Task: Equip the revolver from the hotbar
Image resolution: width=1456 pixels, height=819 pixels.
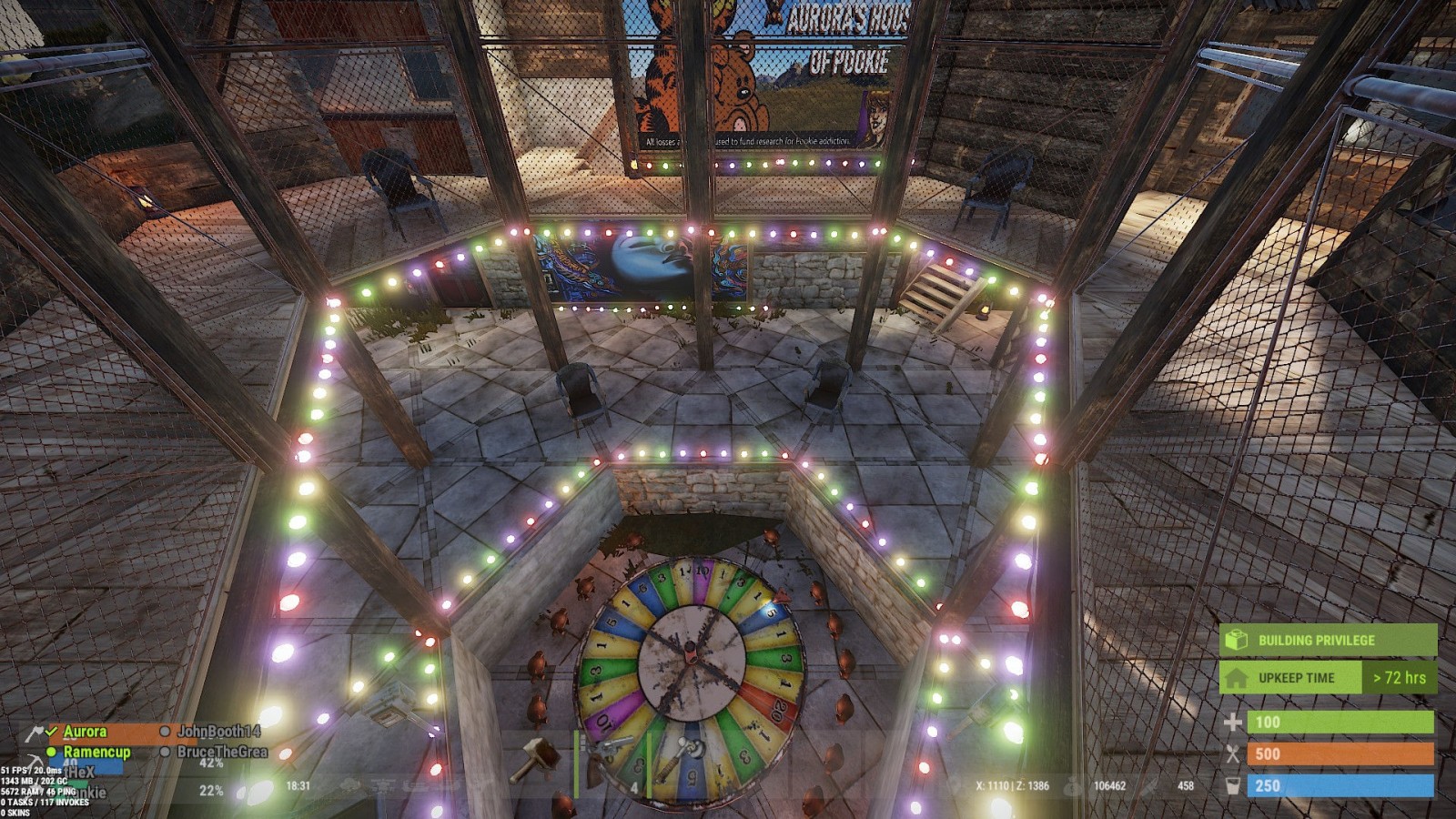Action: [610, 763]
